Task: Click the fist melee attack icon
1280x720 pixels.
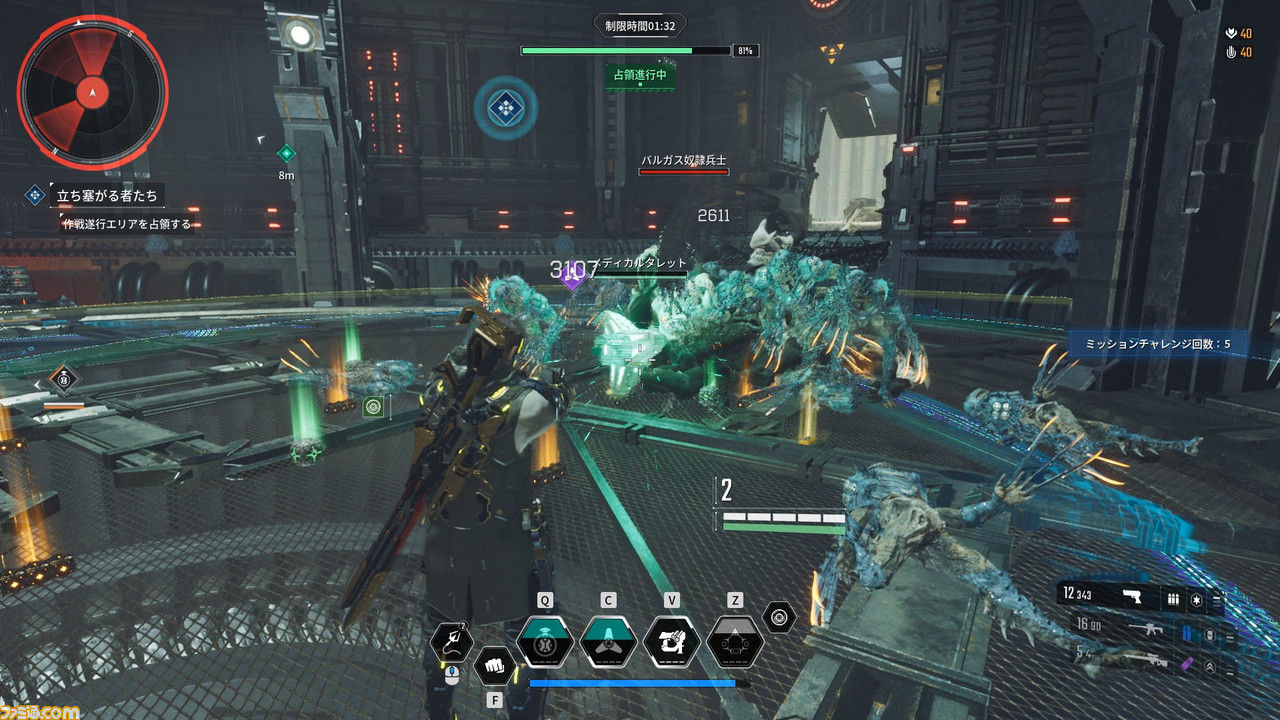Action: coord(494,665)
